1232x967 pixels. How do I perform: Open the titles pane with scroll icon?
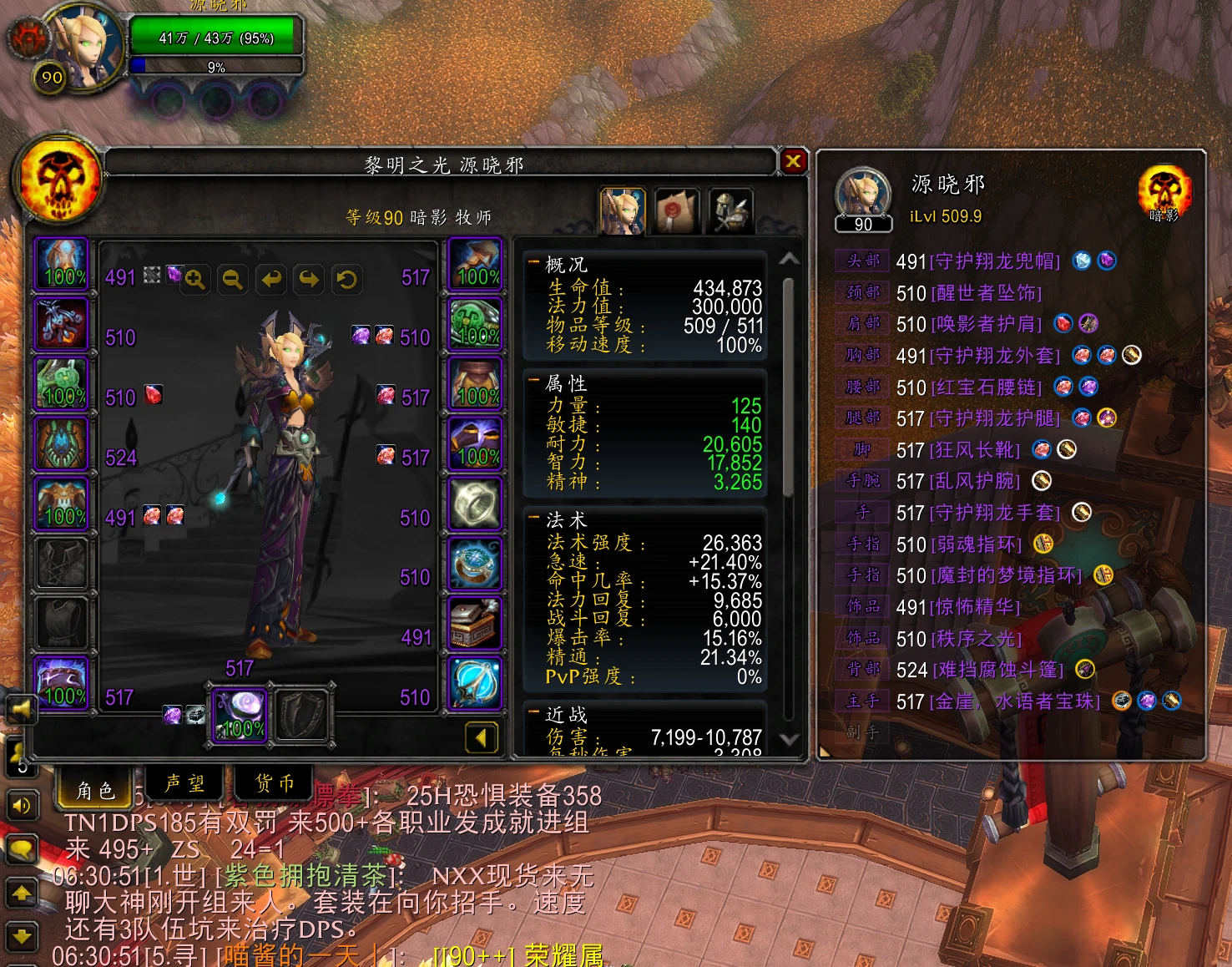(678, 211)
